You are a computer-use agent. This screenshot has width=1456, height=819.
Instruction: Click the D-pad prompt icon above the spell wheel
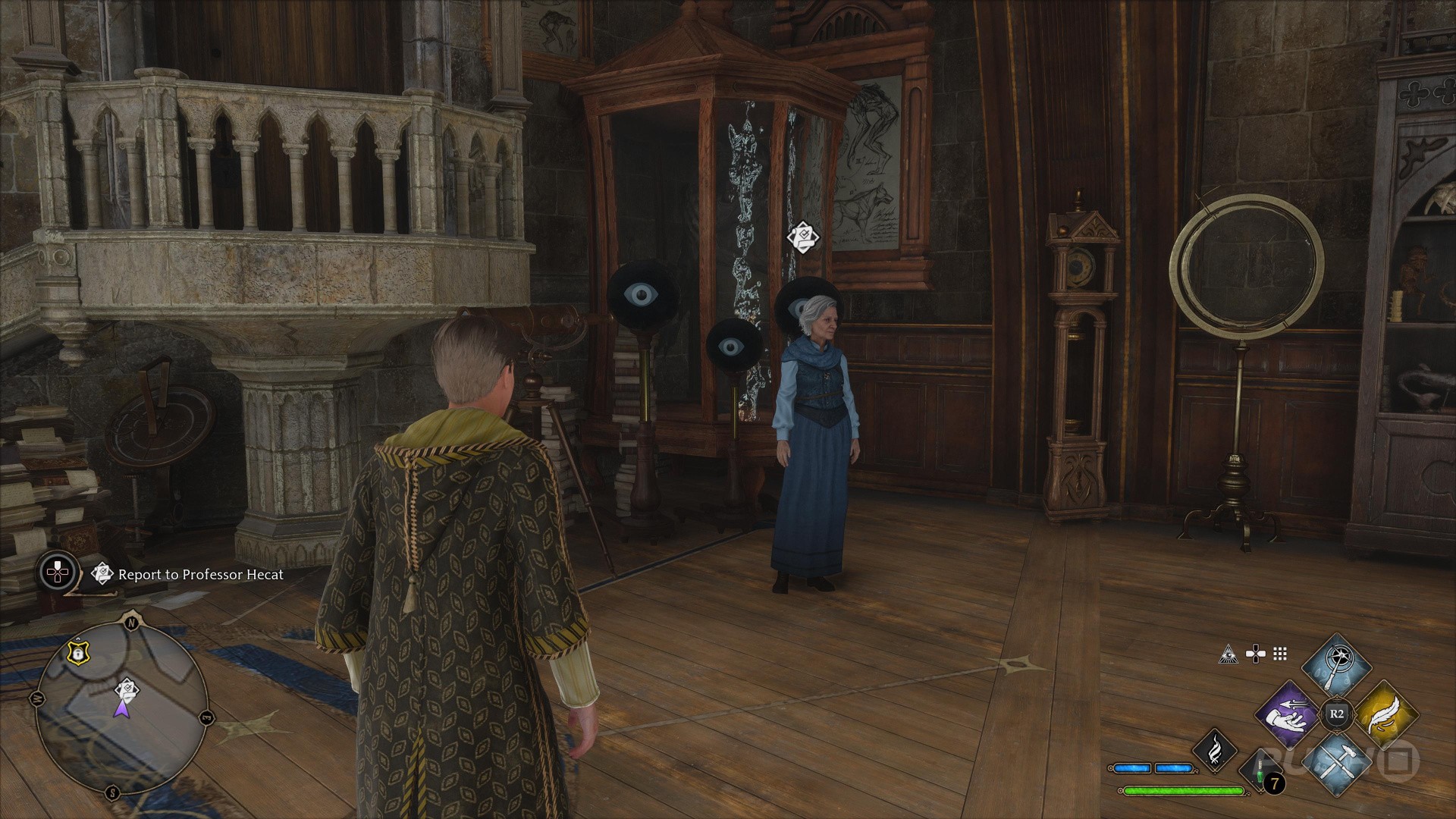(x=1256, y=654)
